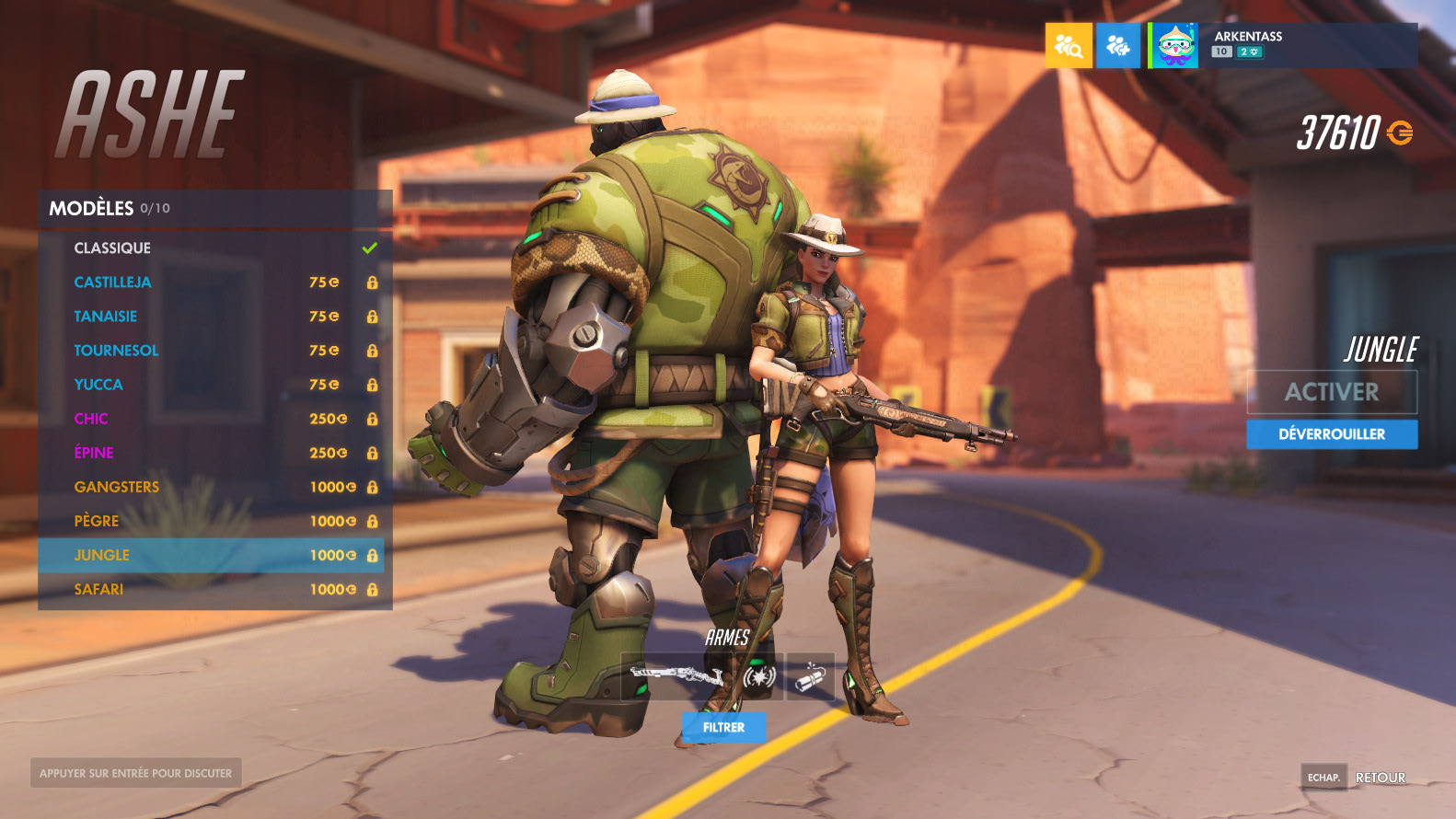Show the rifle weapon preview
The image size is (1456, 819).
676,676
